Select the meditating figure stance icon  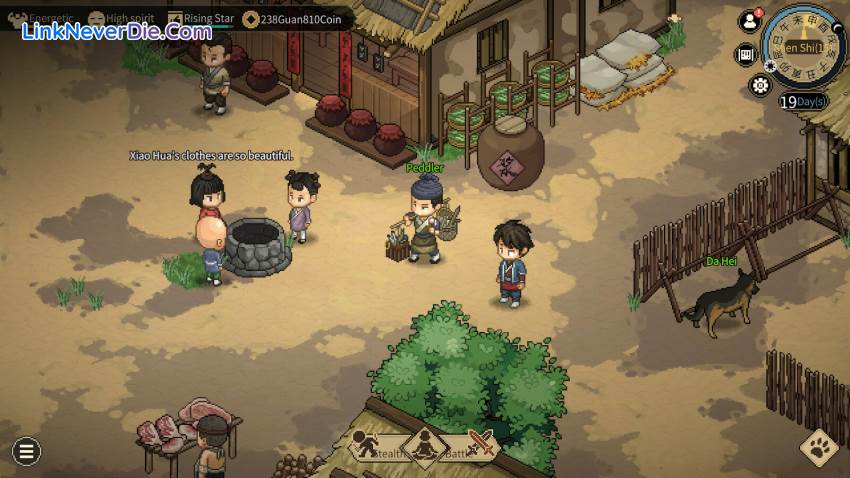pos(424,446)
